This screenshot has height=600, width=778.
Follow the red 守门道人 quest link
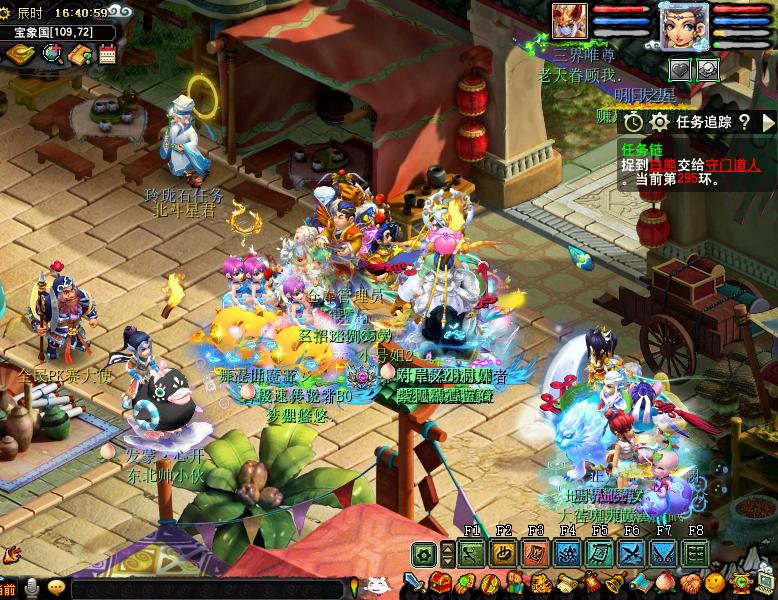pyautogui.click(x=733, y=165)
